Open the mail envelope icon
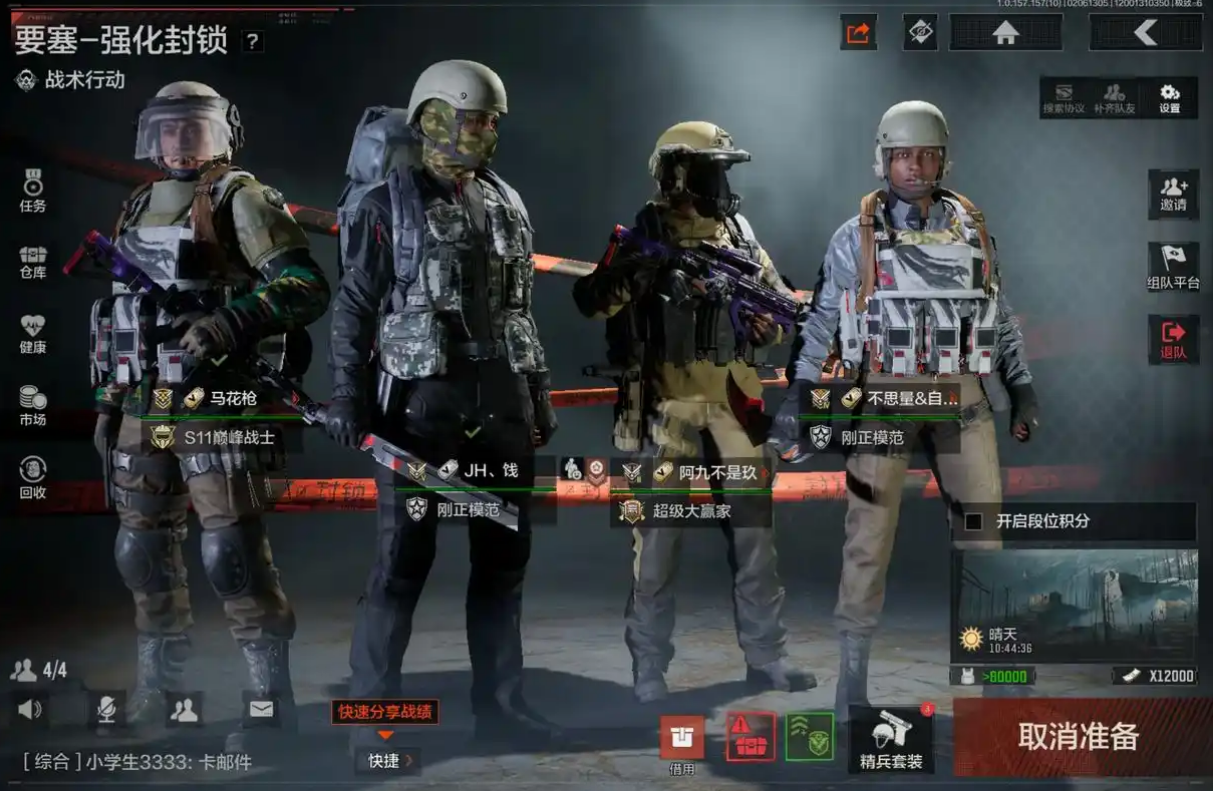This screenshot has height=791, width=1213. 261,710
